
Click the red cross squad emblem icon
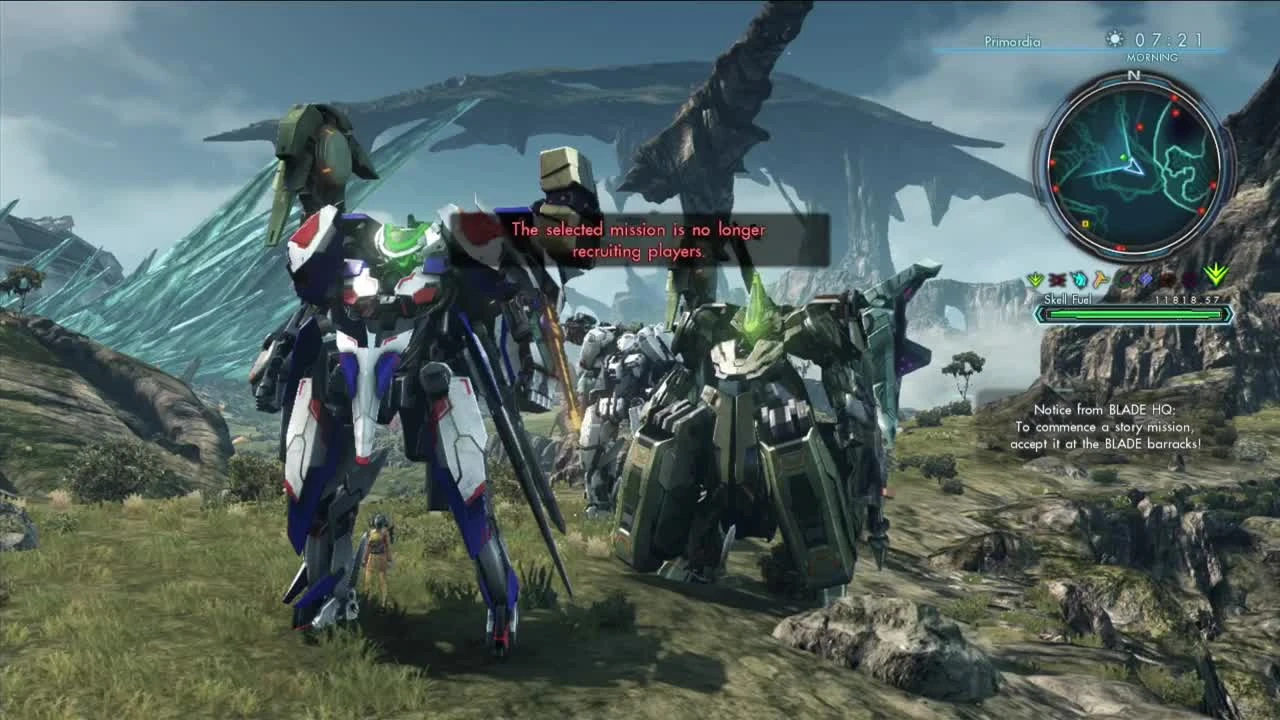tap(1056, 278)
